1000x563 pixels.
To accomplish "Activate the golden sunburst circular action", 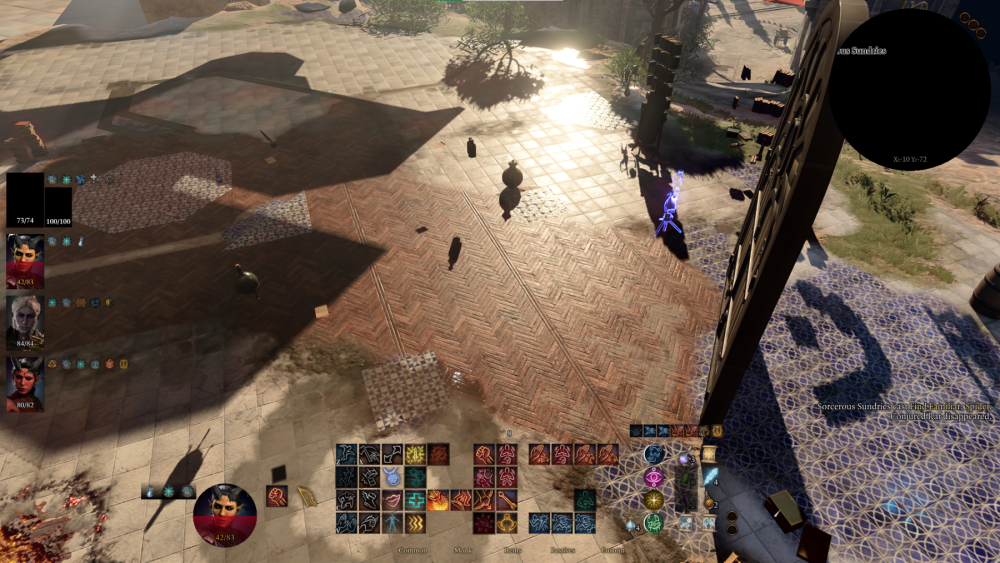I will click(x=654, y=499).
